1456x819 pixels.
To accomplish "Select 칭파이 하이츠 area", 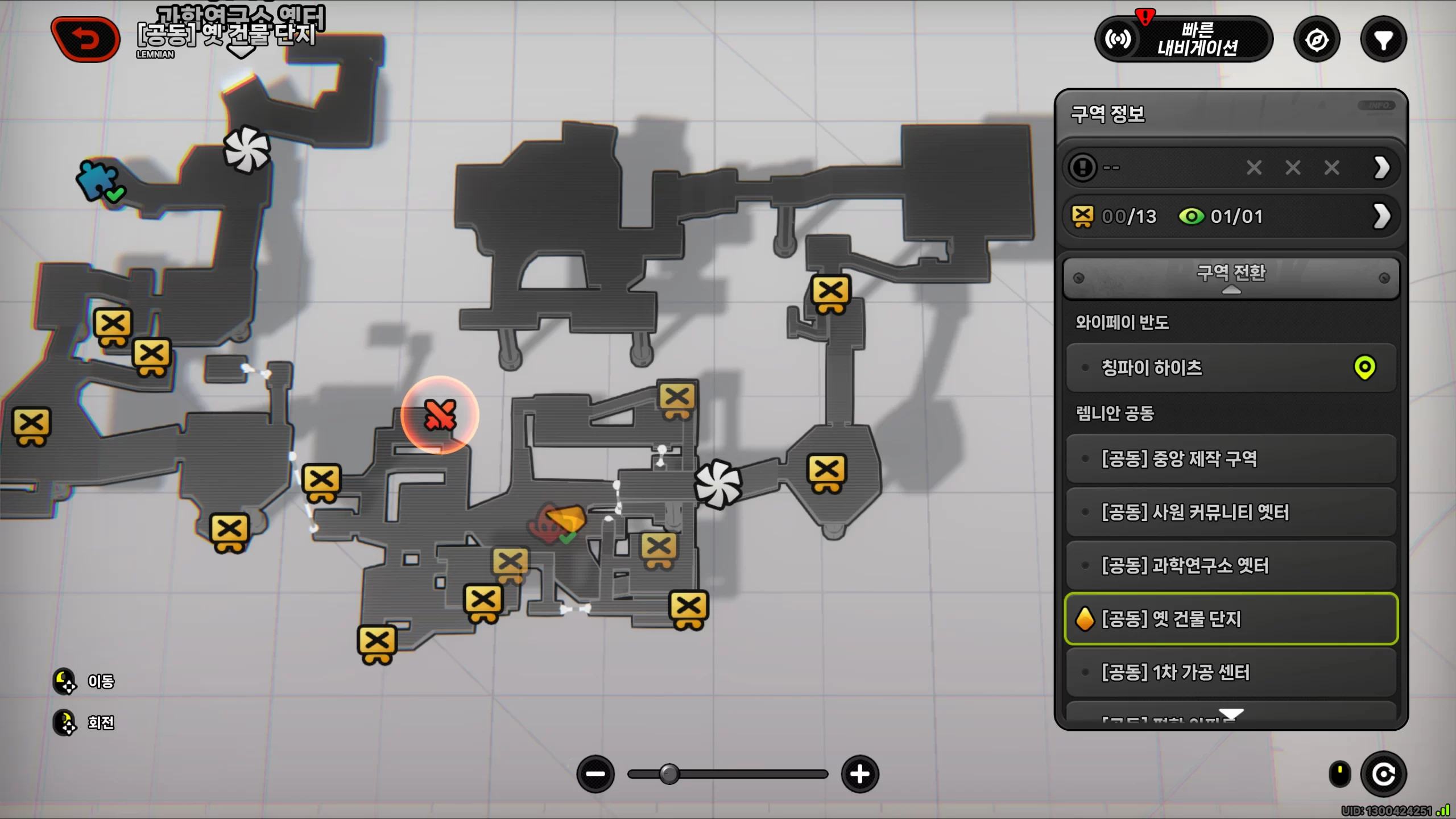I will [x=1231, y=367].
